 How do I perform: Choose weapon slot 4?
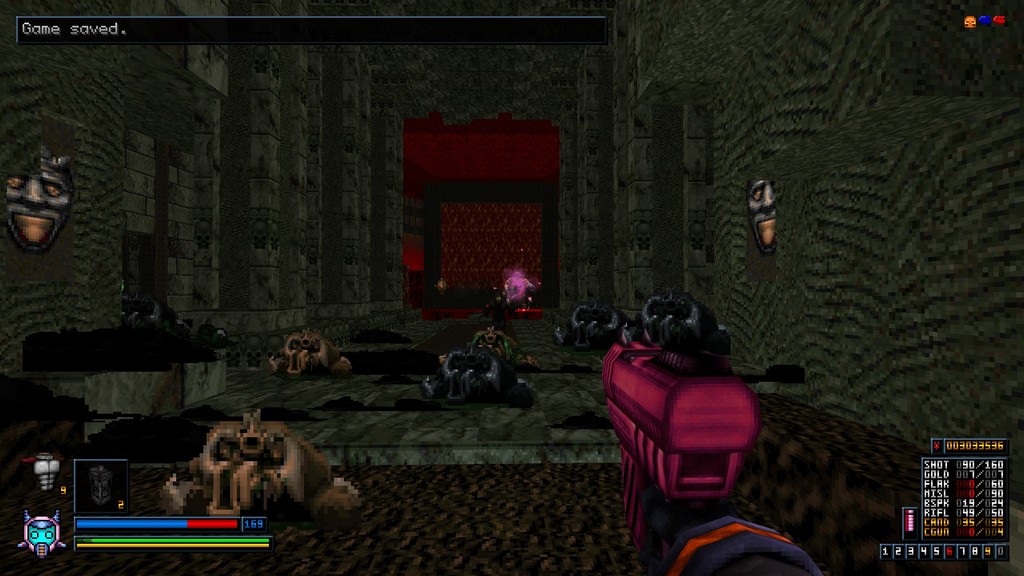[924, 552]
